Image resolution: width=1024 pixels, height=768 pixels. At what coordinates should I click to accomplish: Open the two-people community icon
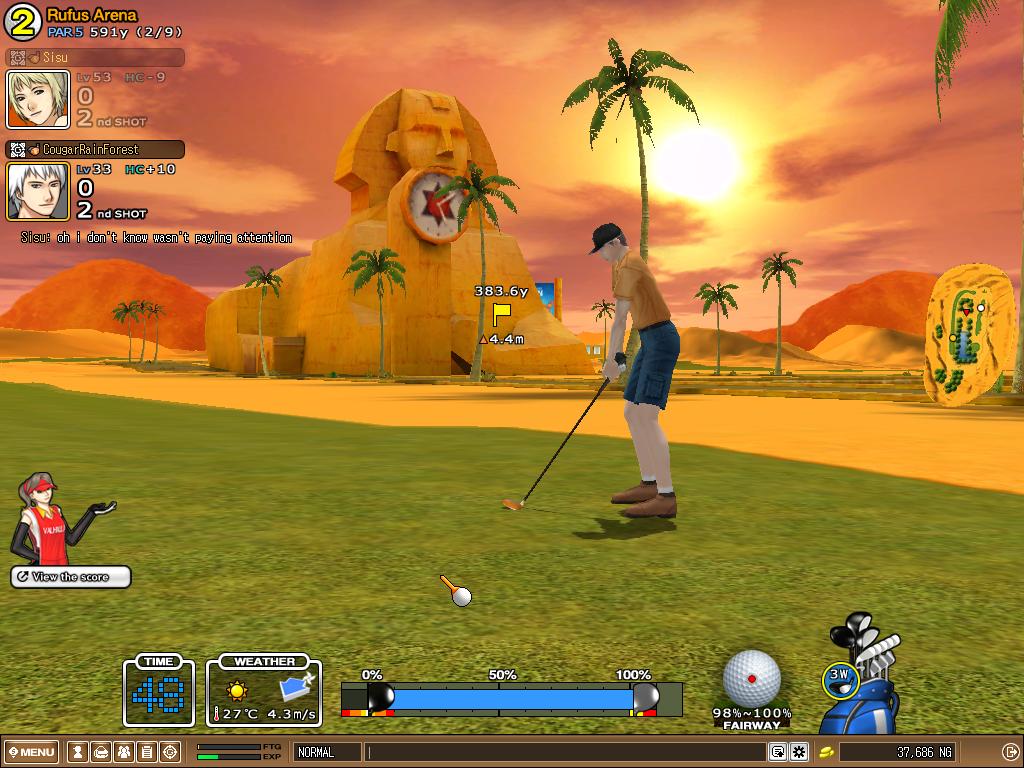123,752
